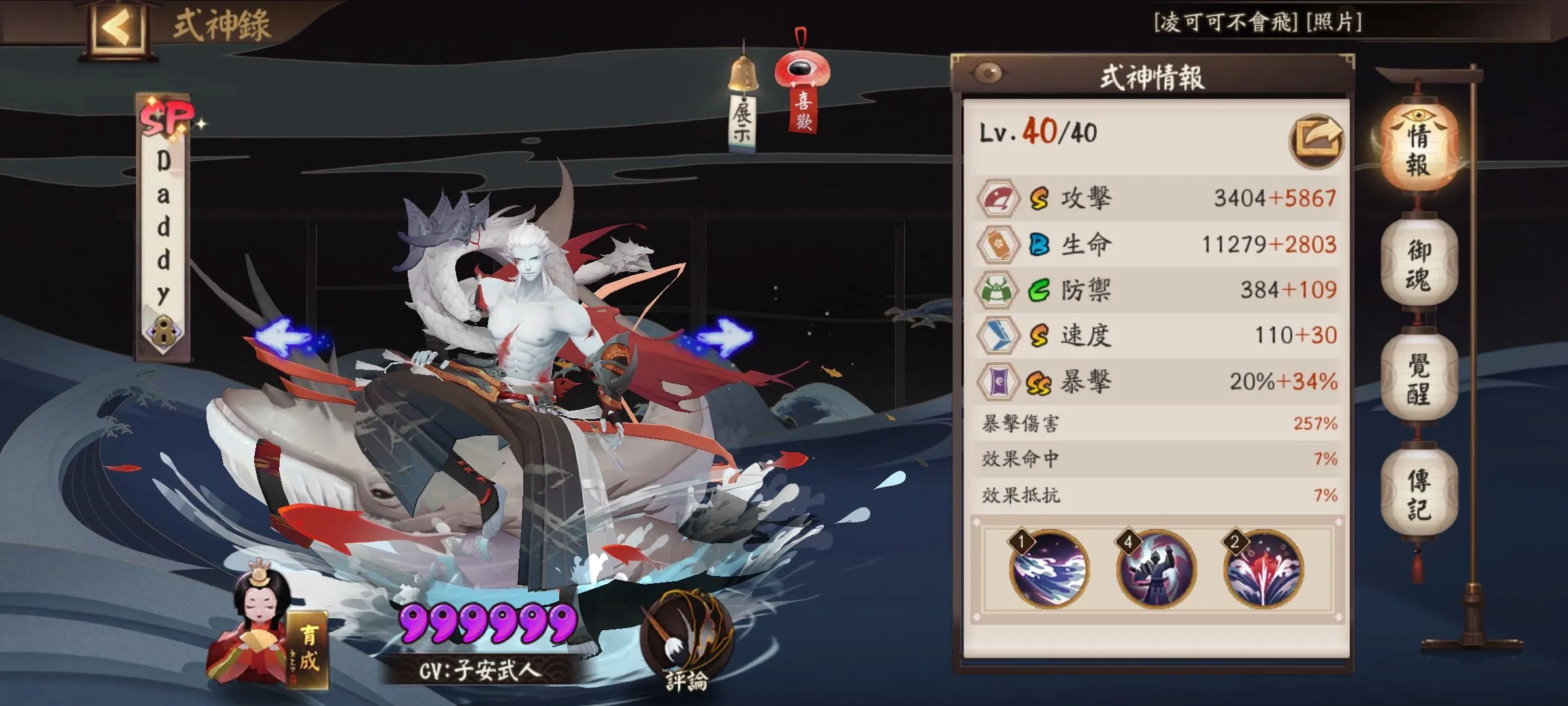This screenshot has height=706, width=1568.
Task: Show the 傳記 lantern tab
Action: pos(1418,494)
